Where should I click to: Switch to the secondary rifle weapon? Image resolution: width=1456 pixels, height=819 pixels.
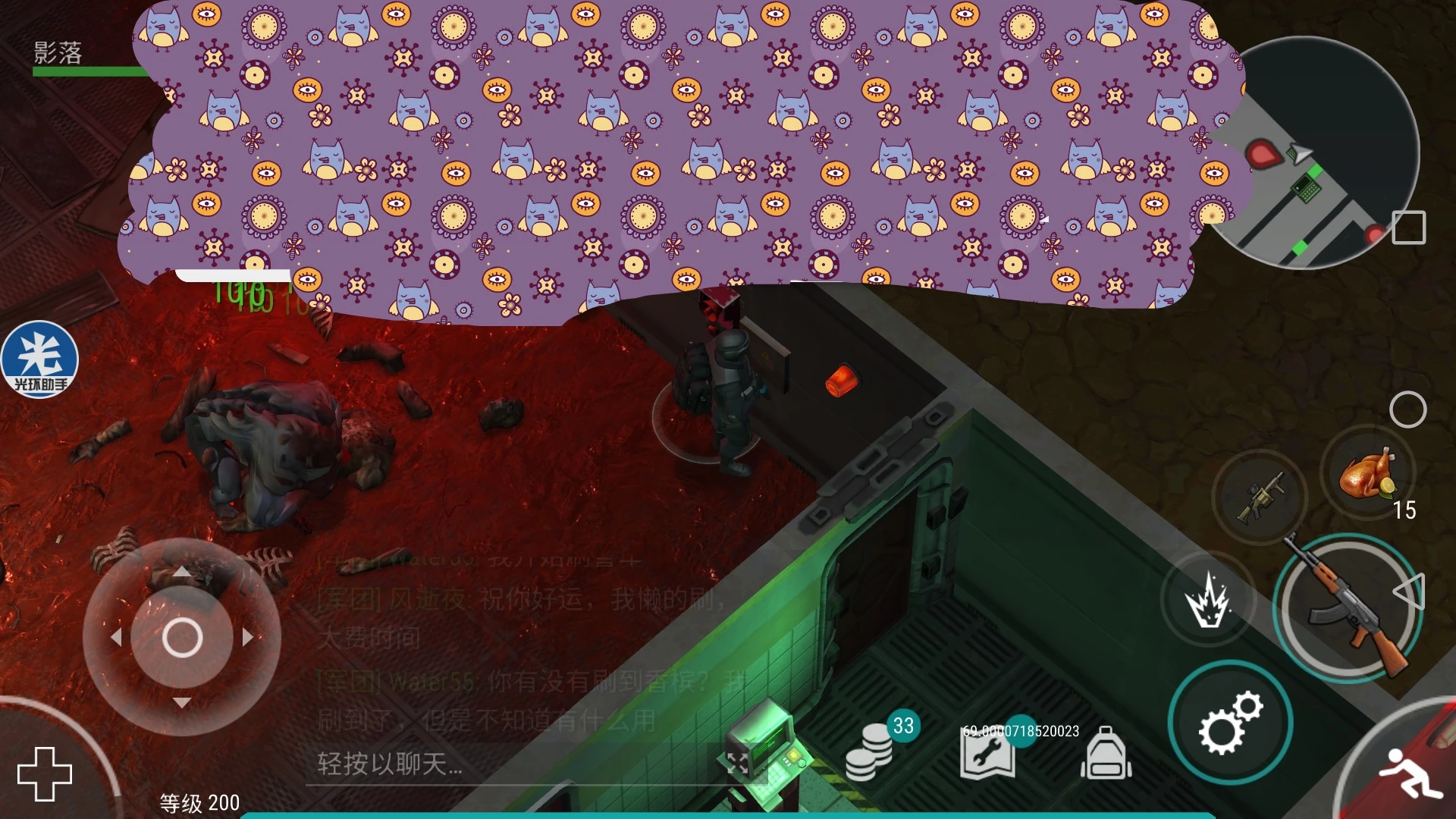tap(1260, 497)
